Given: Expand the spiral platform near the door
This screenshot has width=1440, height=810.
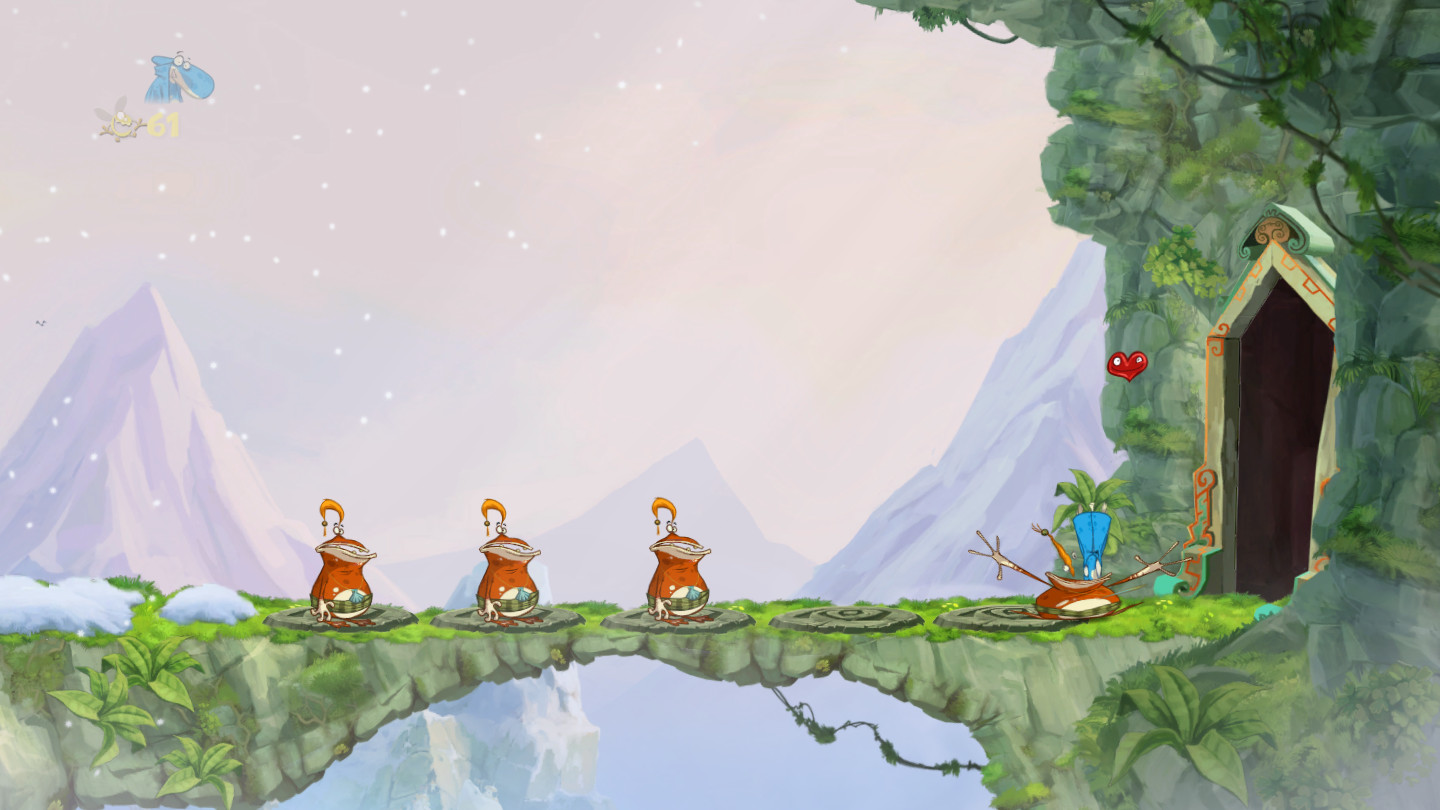Looking at the screenshot, I should click(x=990, y=615).
